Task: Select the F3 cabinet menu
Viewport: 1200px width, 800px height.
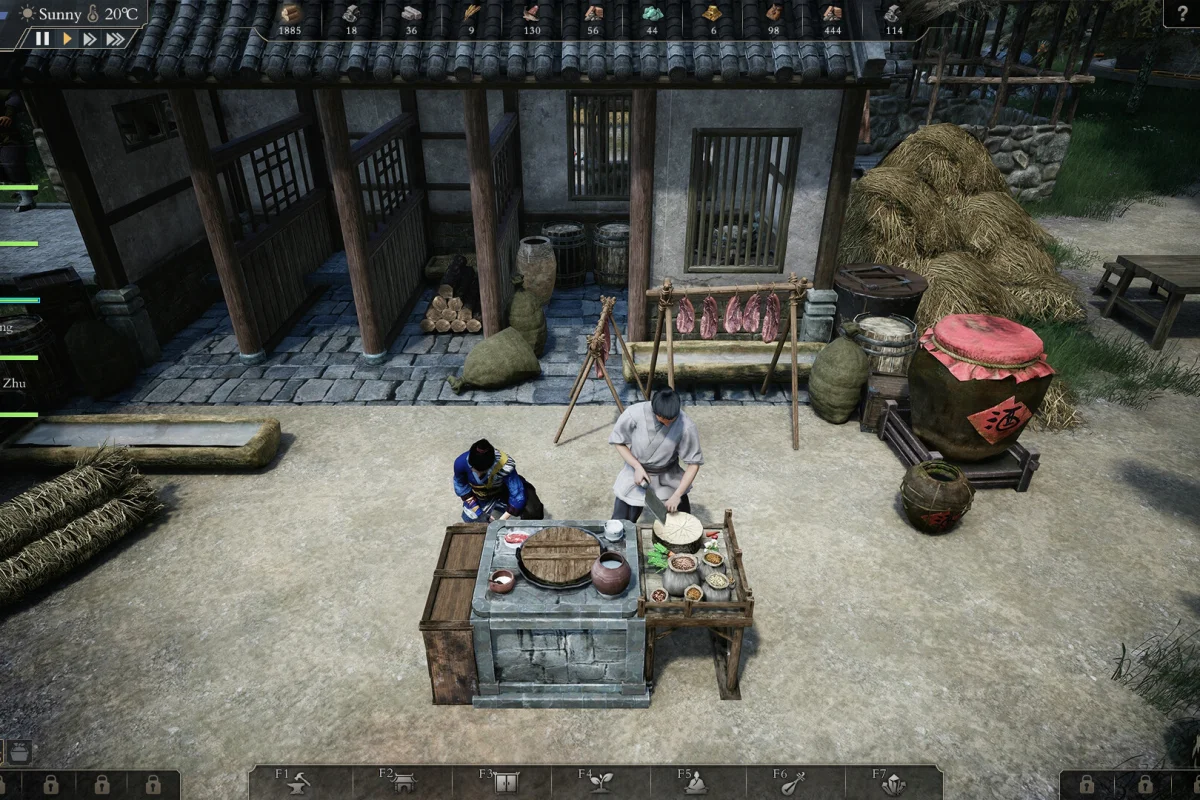Action: (503, 783)
